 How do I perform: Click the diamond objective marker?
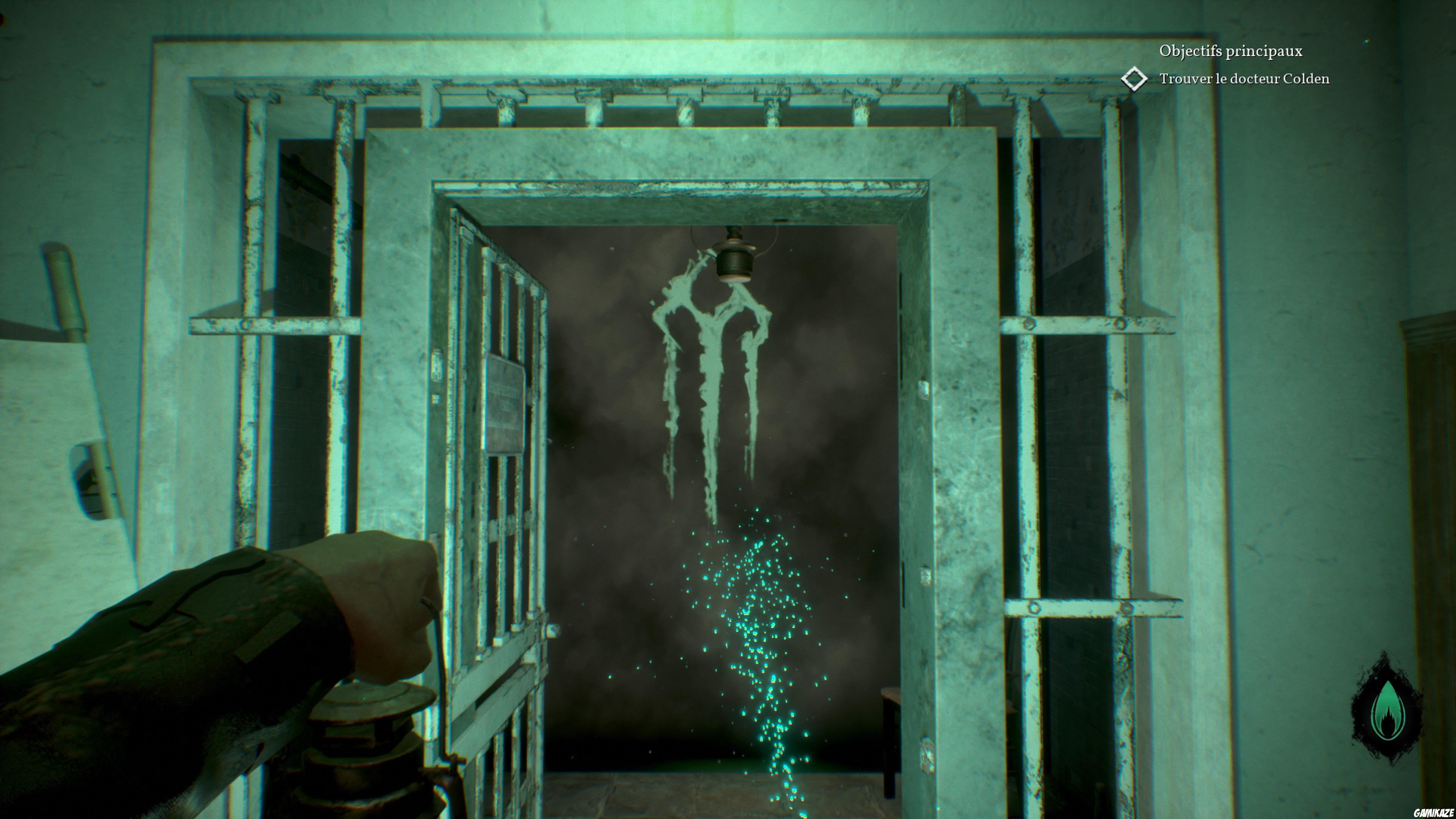tap(1134, 79)
